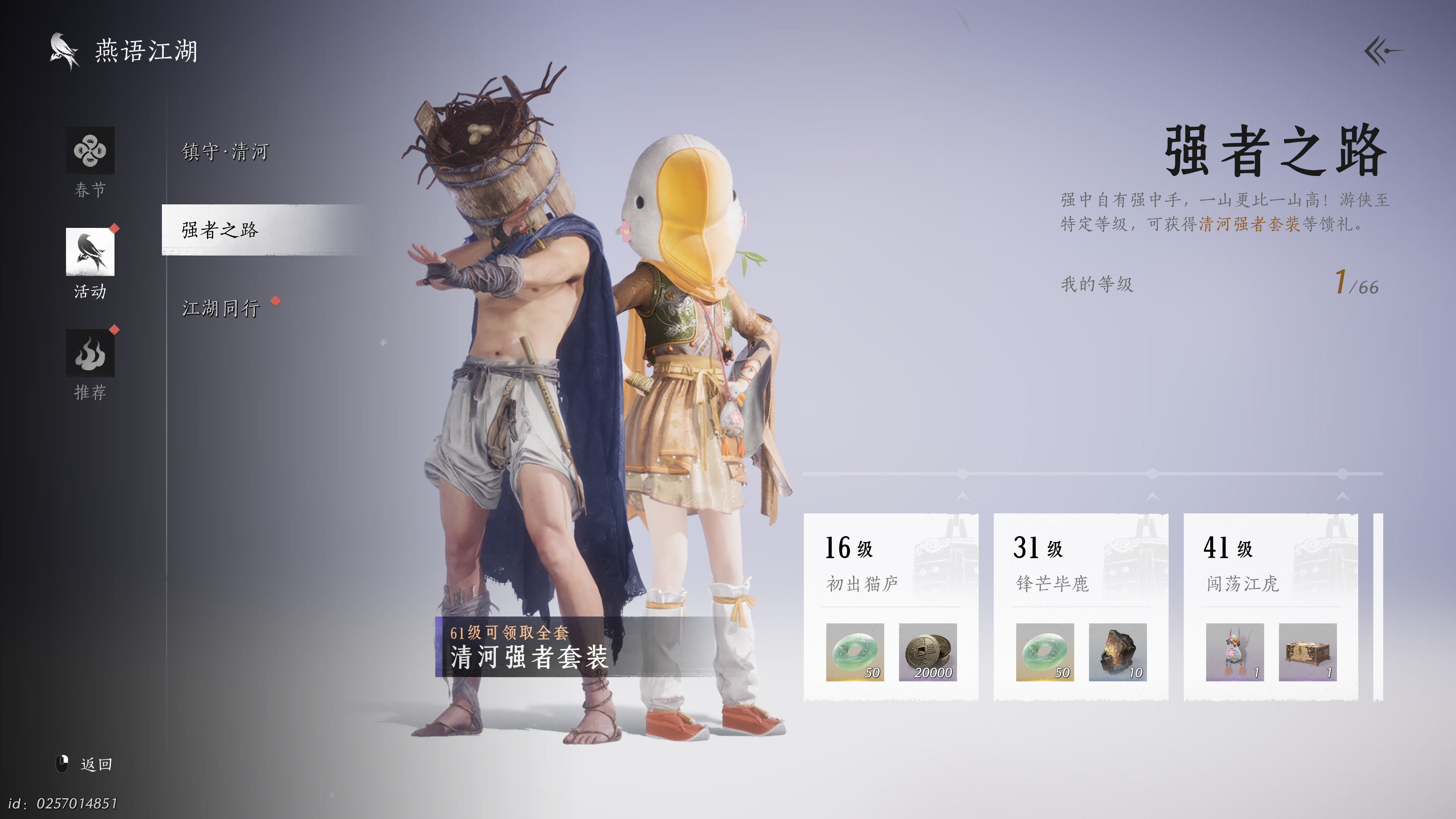Open the 推荐 flame icon in sidebar

pyautogui.click(x=91, y=353)
